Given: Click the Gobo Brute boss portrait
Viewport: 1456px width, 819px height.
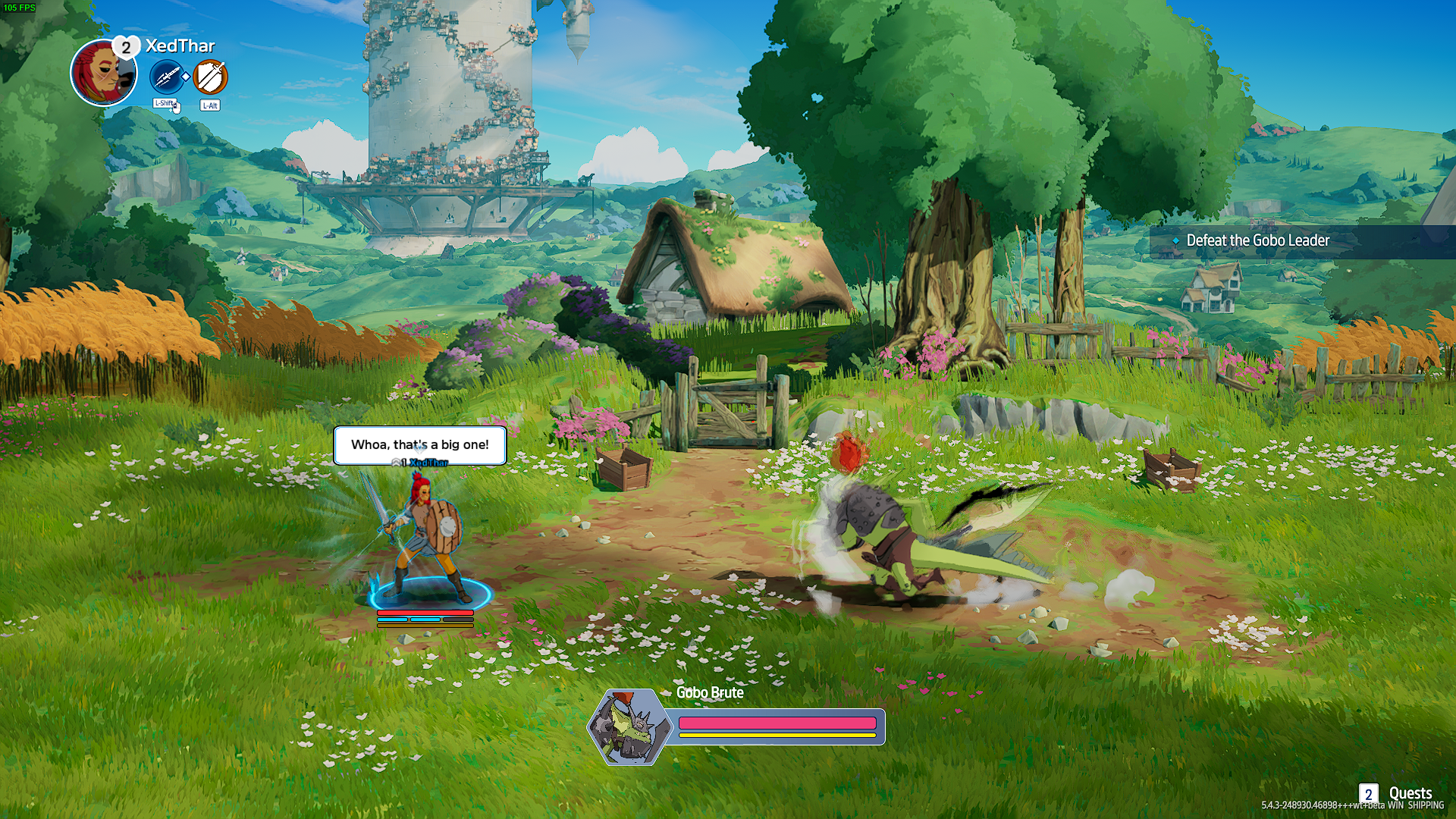Looking at the screenshot, I should tap(629, 726).
